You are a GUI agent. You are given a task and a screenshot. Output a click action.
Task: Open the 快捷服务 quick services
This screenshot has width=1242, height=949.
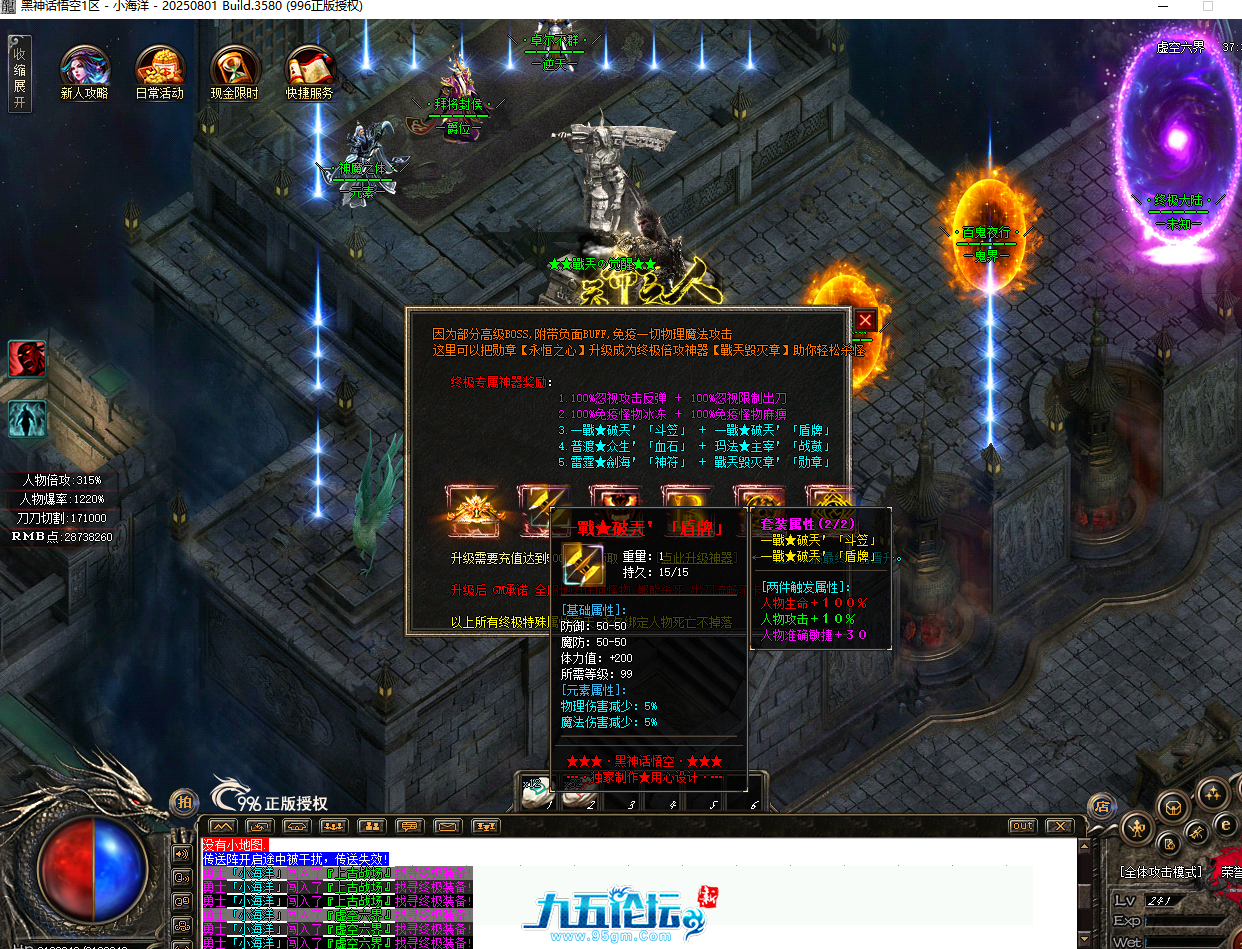[310, 66]
